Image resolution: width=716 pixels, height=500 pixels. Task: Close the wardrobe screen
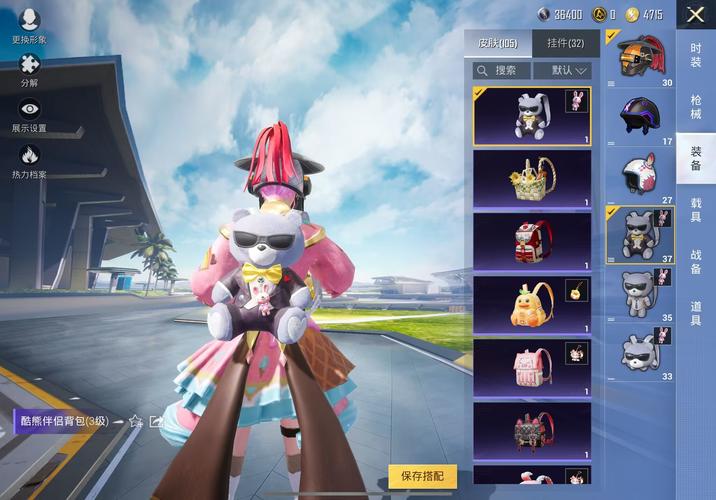[x=696, y=14]
